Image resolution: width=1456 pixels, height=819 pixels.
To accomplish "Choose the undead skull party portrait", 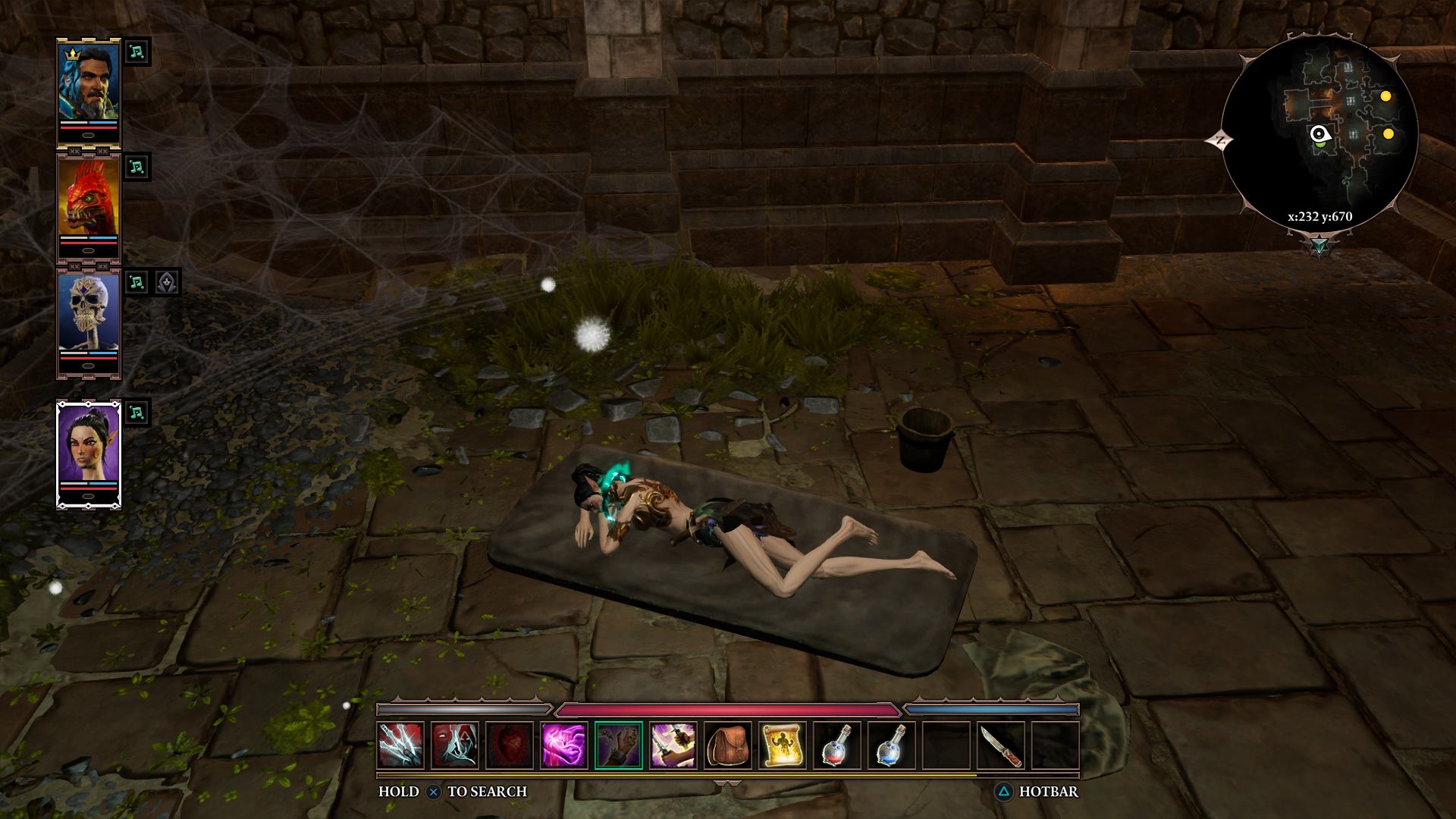I will 89,312.
